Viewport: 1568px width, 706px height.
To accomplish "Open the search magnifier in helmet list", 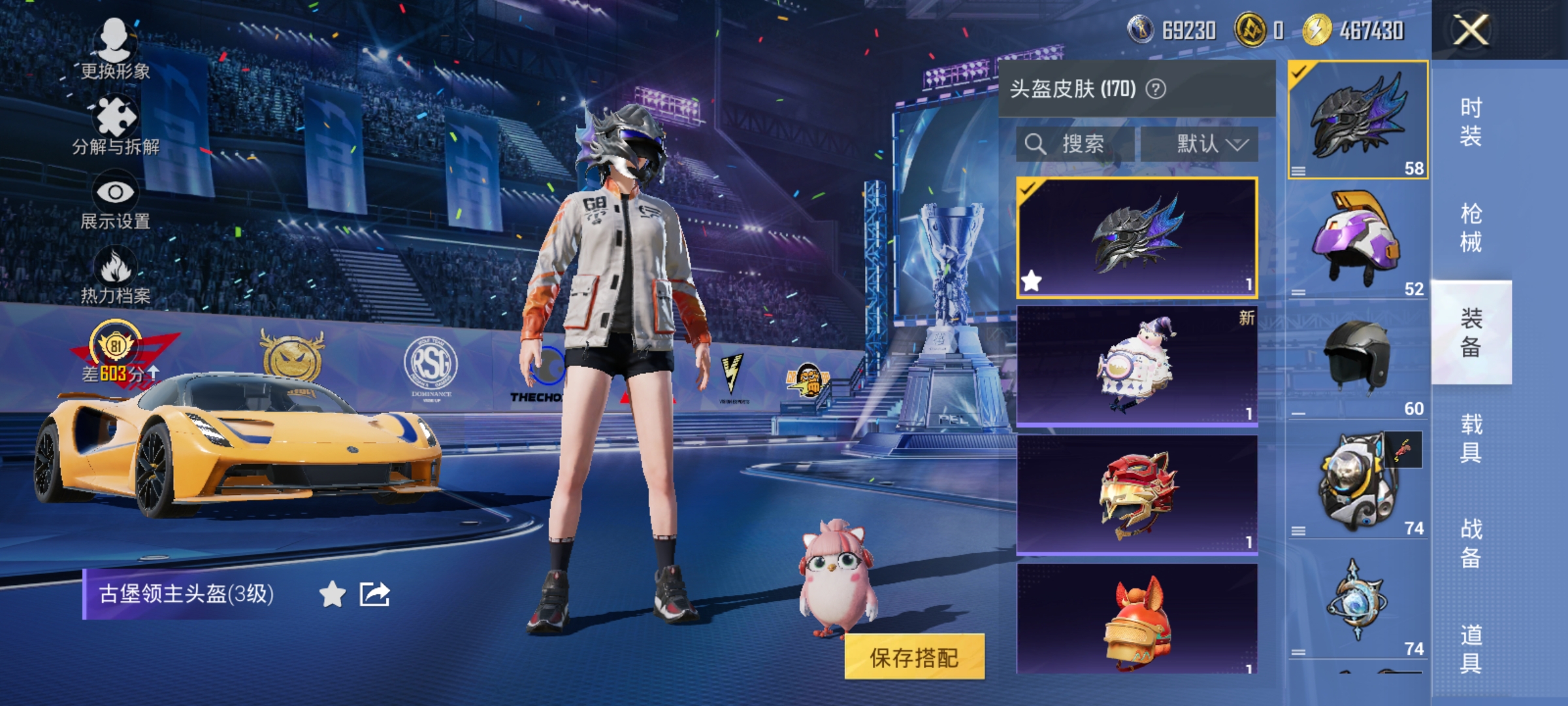I will point(1037,143).
